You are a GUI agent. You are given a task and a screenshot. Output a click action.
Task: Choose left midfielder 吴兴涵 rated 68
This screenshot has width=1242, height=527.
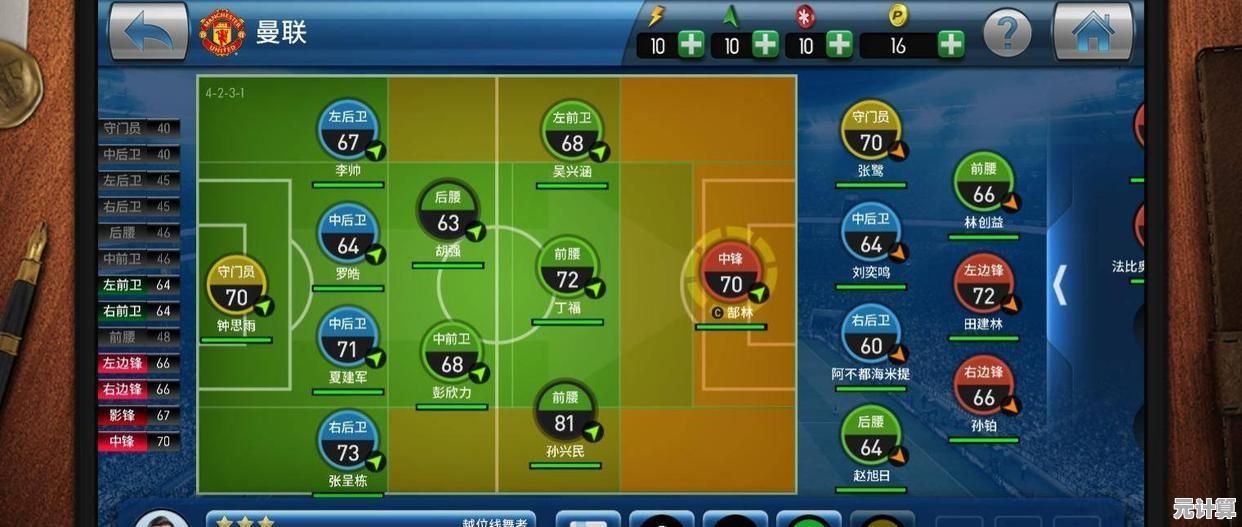click(x=572, y=132)
